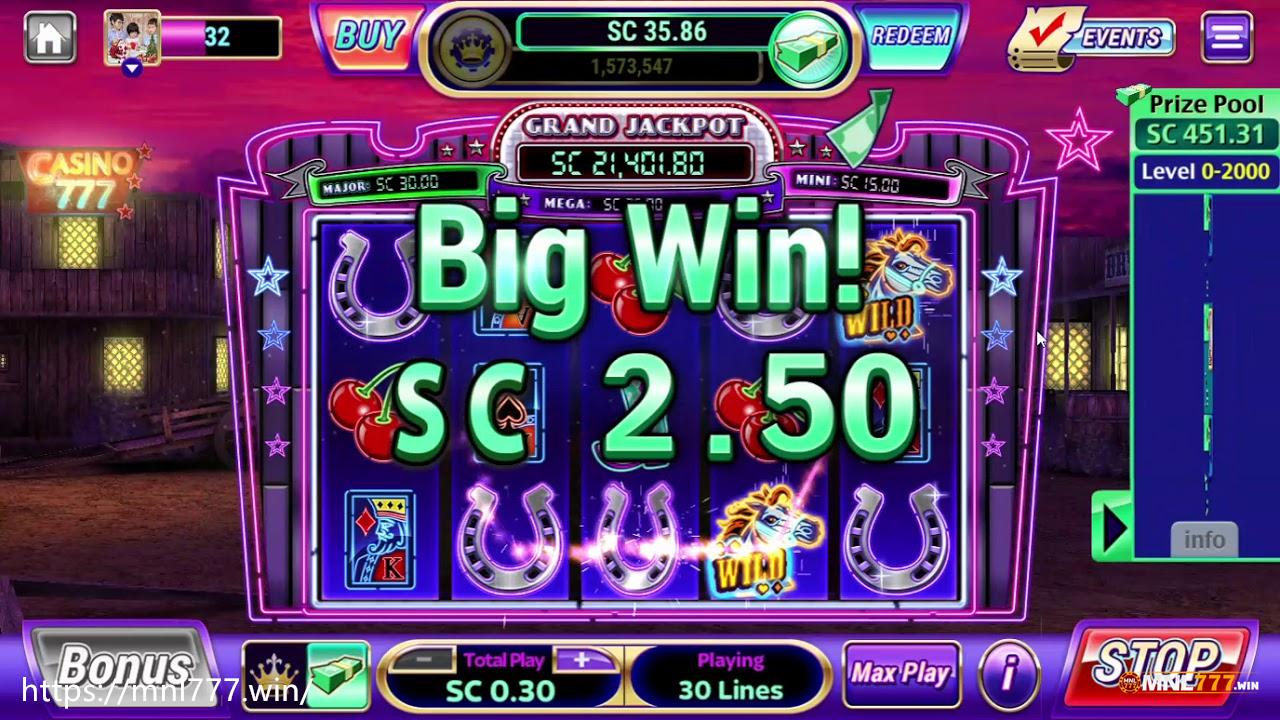Go to the home screen
Image resolution: width=1280 pixels, height=720 pixels.
[49, 38]
